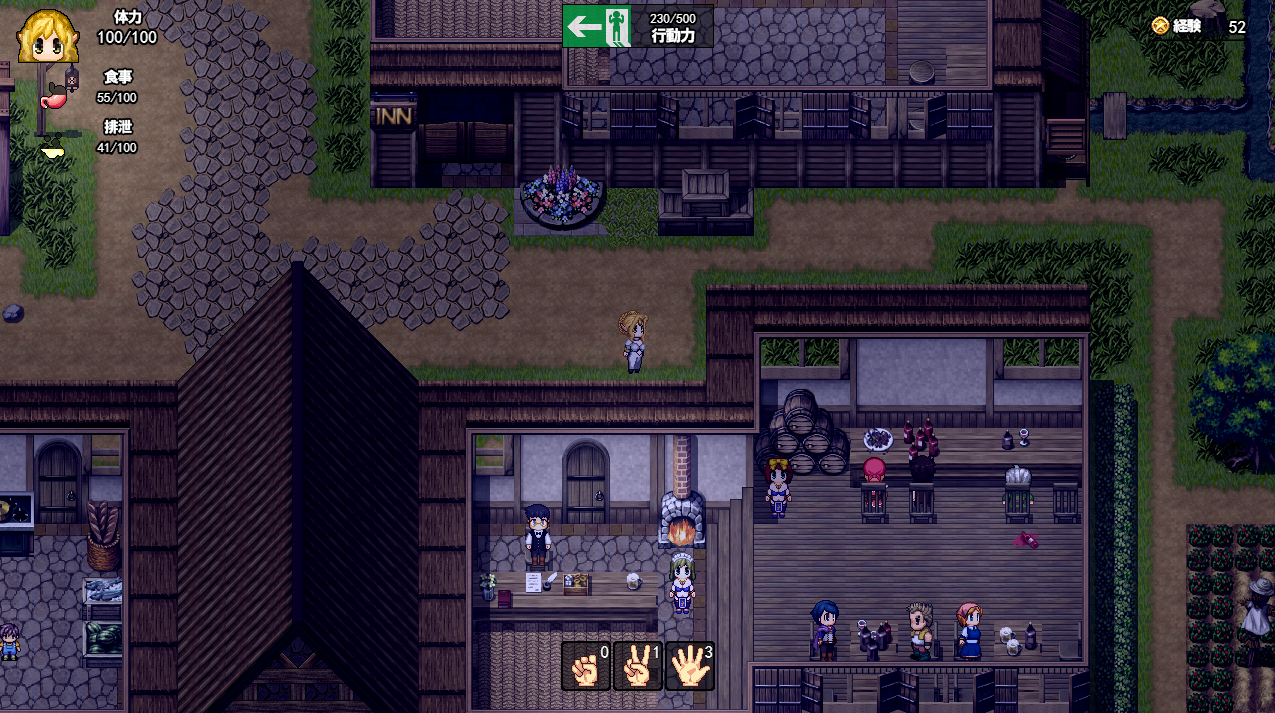Select the rock fist hand icon

point(586,666)
